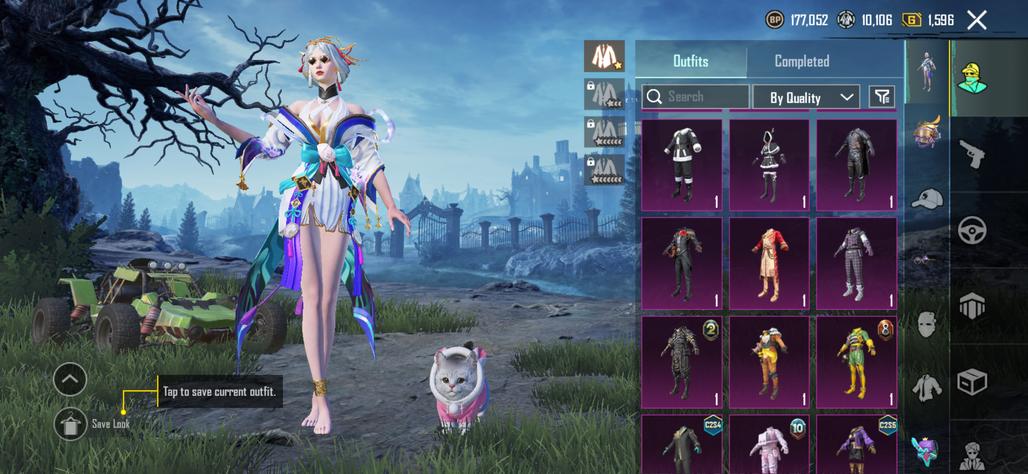Select the first outfit preset slot
Screen dimensions: 1028x474
click(x=604, y=56)
